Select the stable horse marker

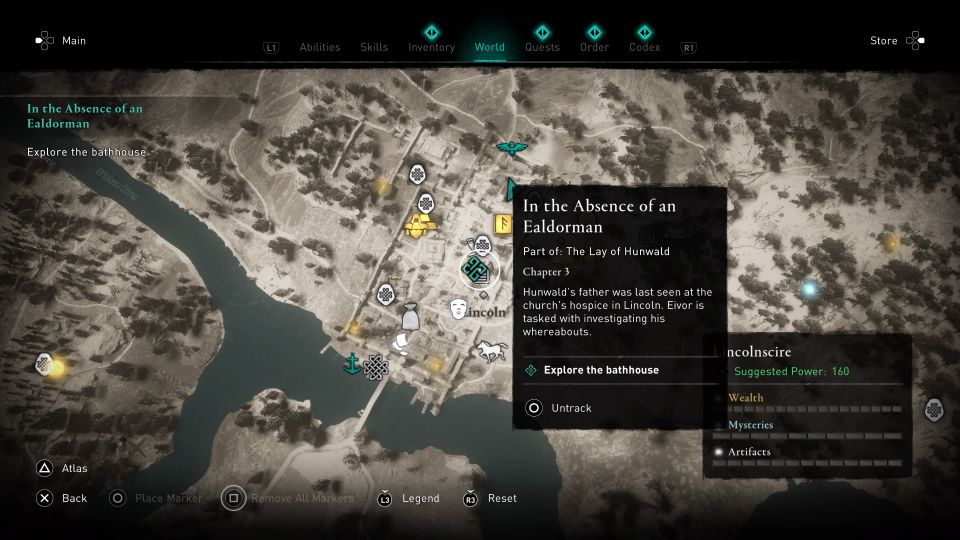pyautogui.click(x=492, y=351)
